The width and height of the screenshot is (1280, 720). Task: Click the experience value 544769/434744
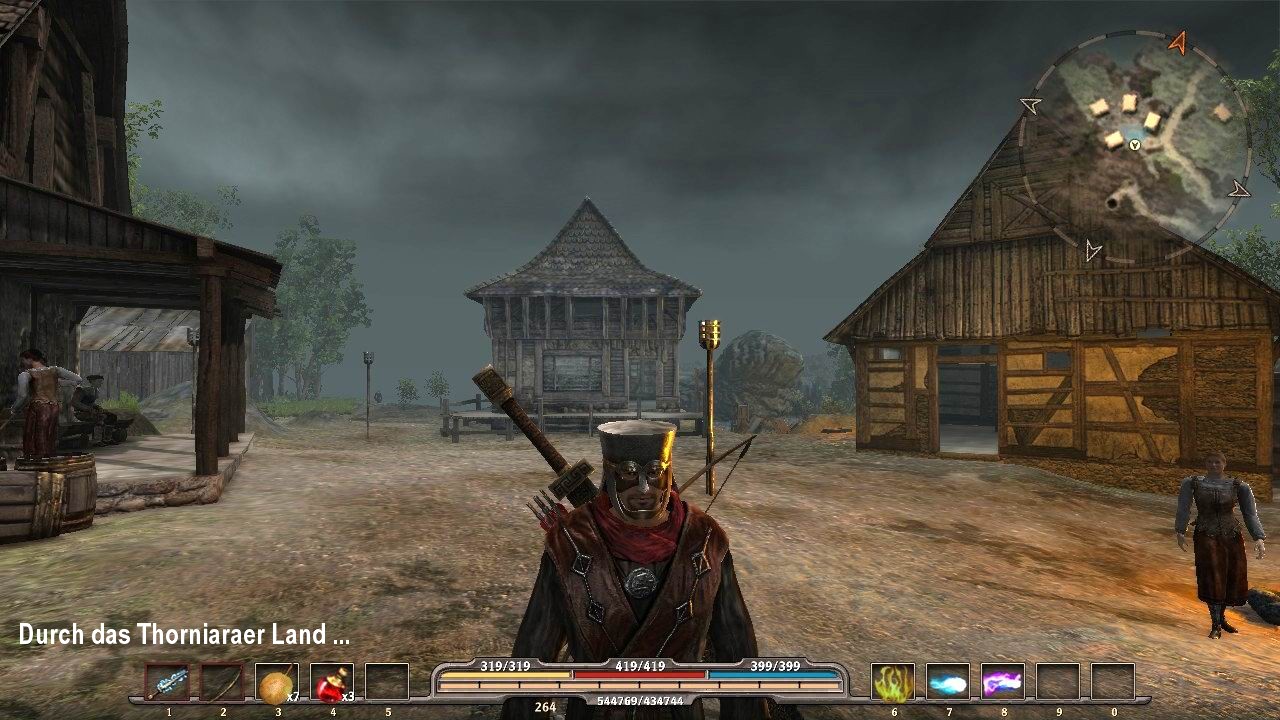pos(639,702)
